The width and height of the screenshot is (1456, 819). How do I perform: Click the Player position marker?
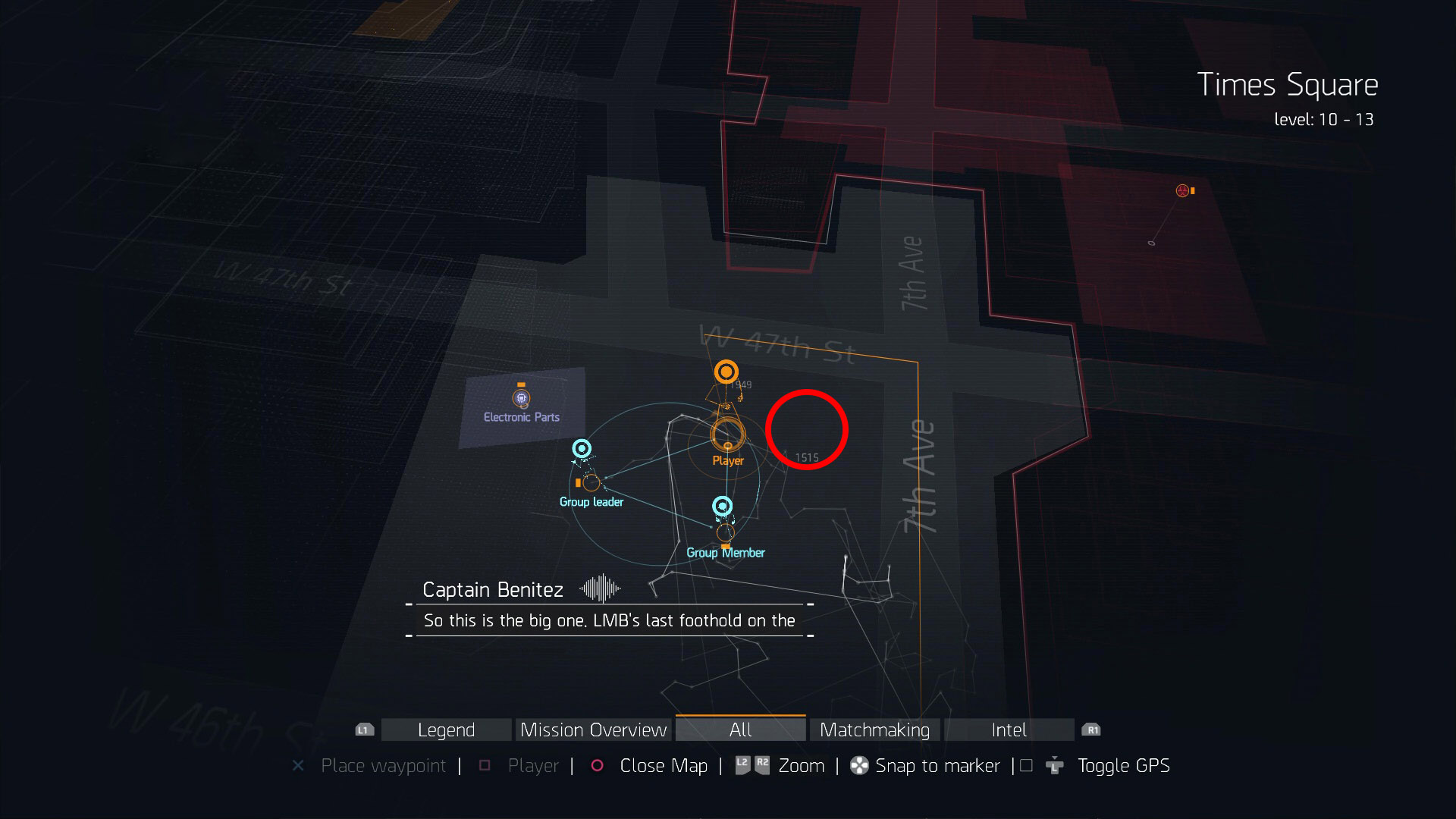click(727, 434)
